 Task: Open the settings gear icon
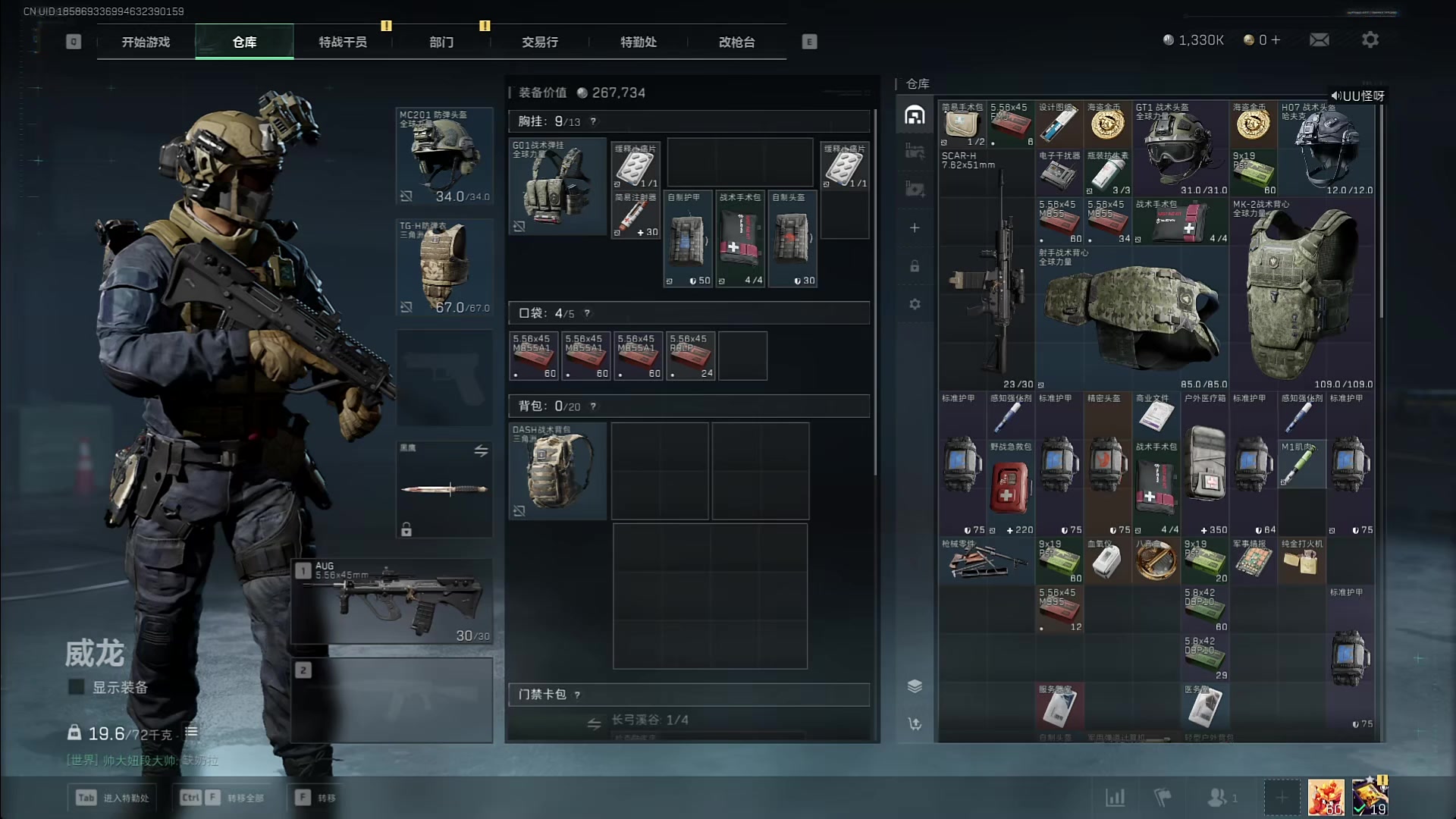tap(1370, 40)
